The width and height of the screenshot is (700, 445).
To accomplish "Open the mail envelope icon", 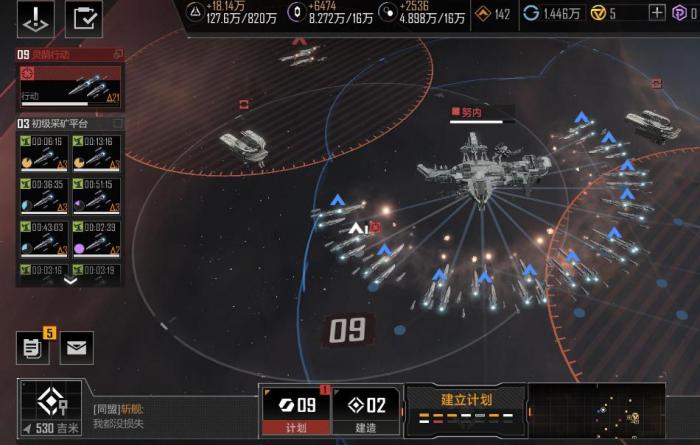I will (77, 347).
